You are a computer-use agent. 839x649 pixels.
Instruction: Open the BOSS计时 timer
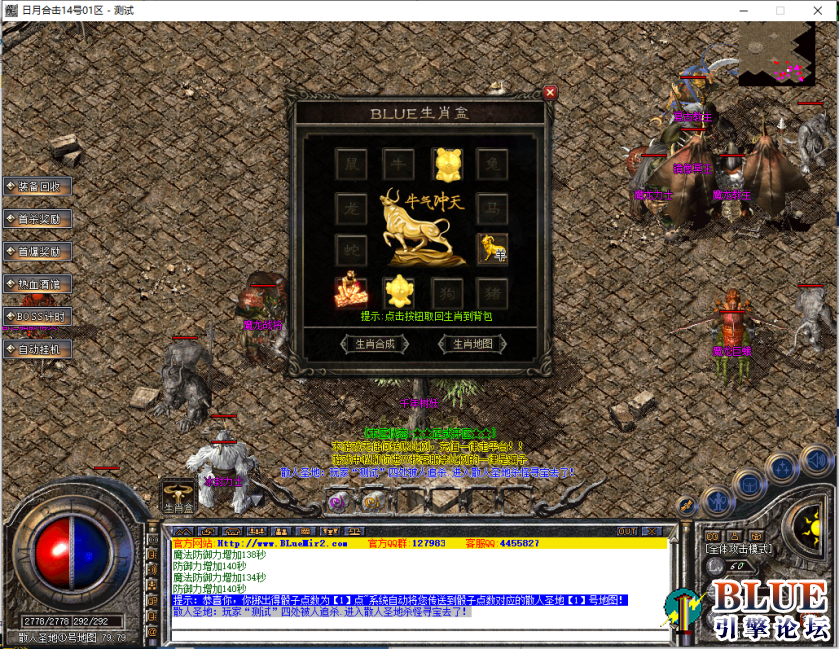37,317
